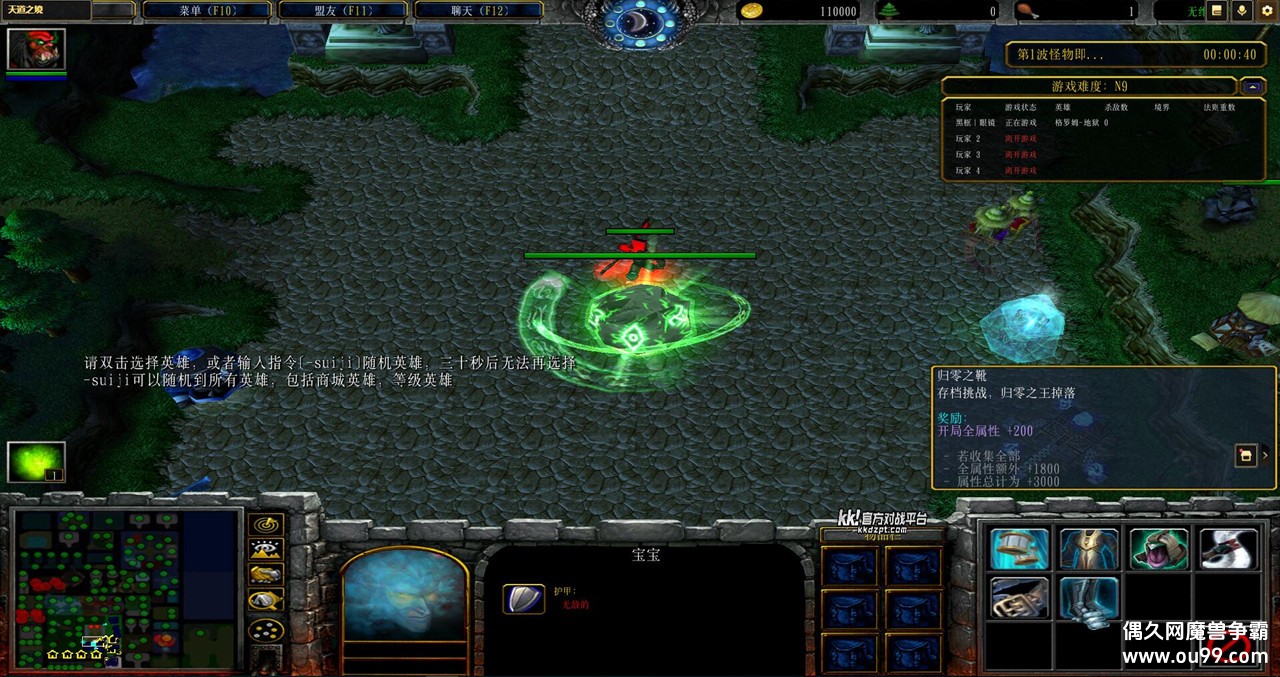
Task: Select the green monster glove icon
Action: 1159,549
